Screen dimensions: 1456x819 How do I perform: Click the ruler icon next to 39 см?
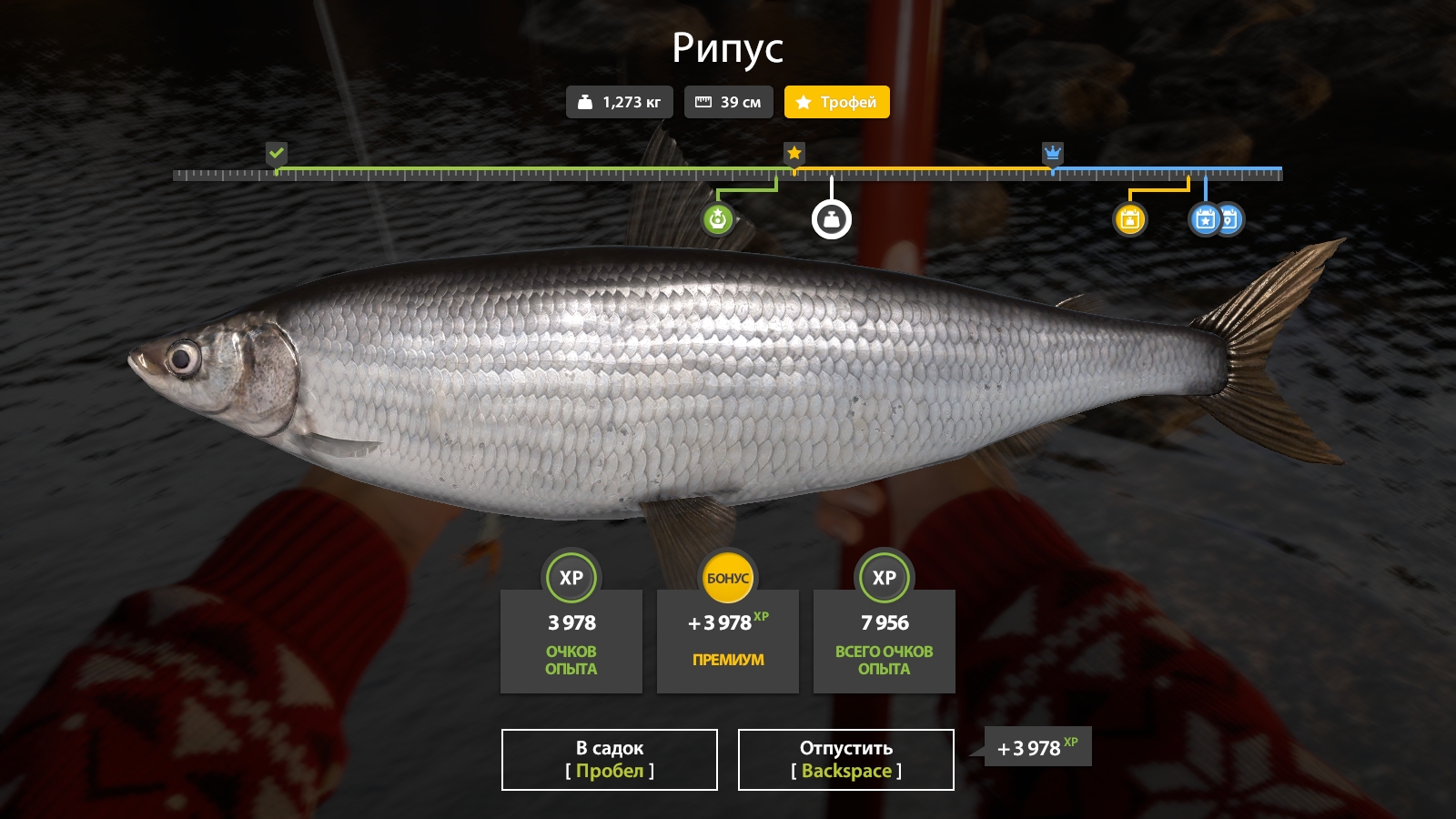[x=705, y=102]
